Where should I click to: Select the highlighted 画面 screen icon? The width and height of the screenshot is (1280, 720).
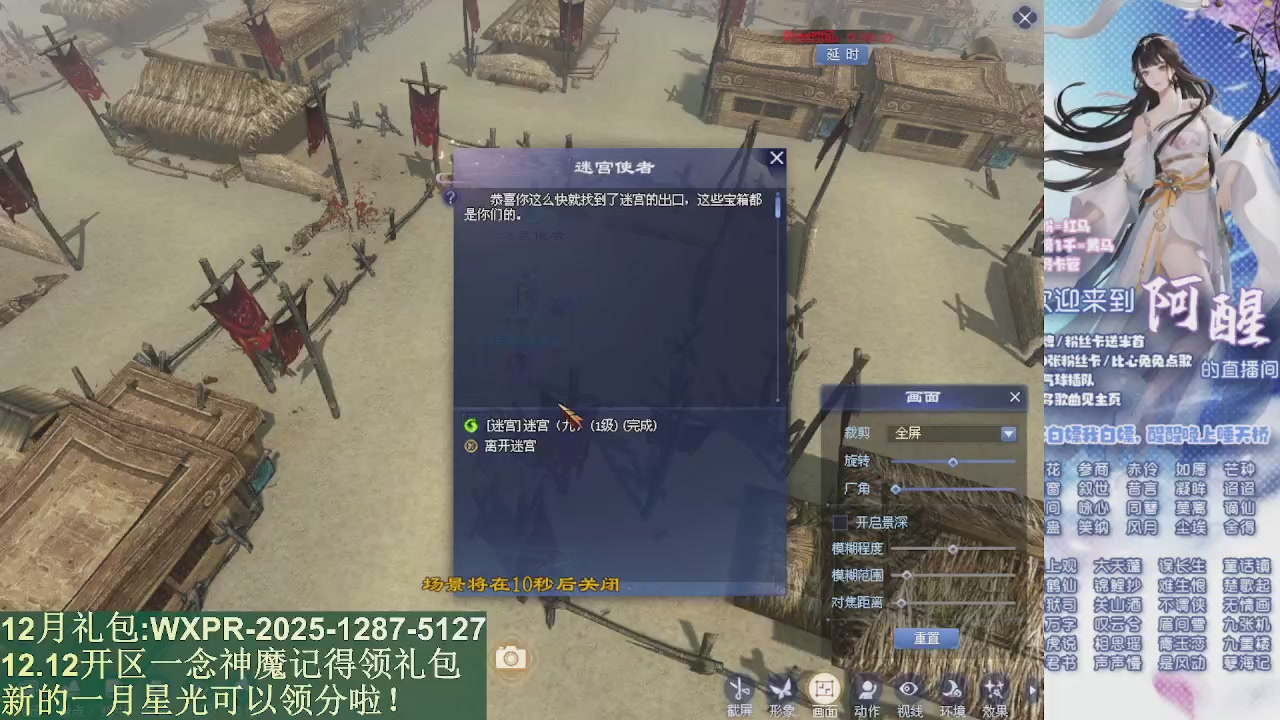[825, 689]
